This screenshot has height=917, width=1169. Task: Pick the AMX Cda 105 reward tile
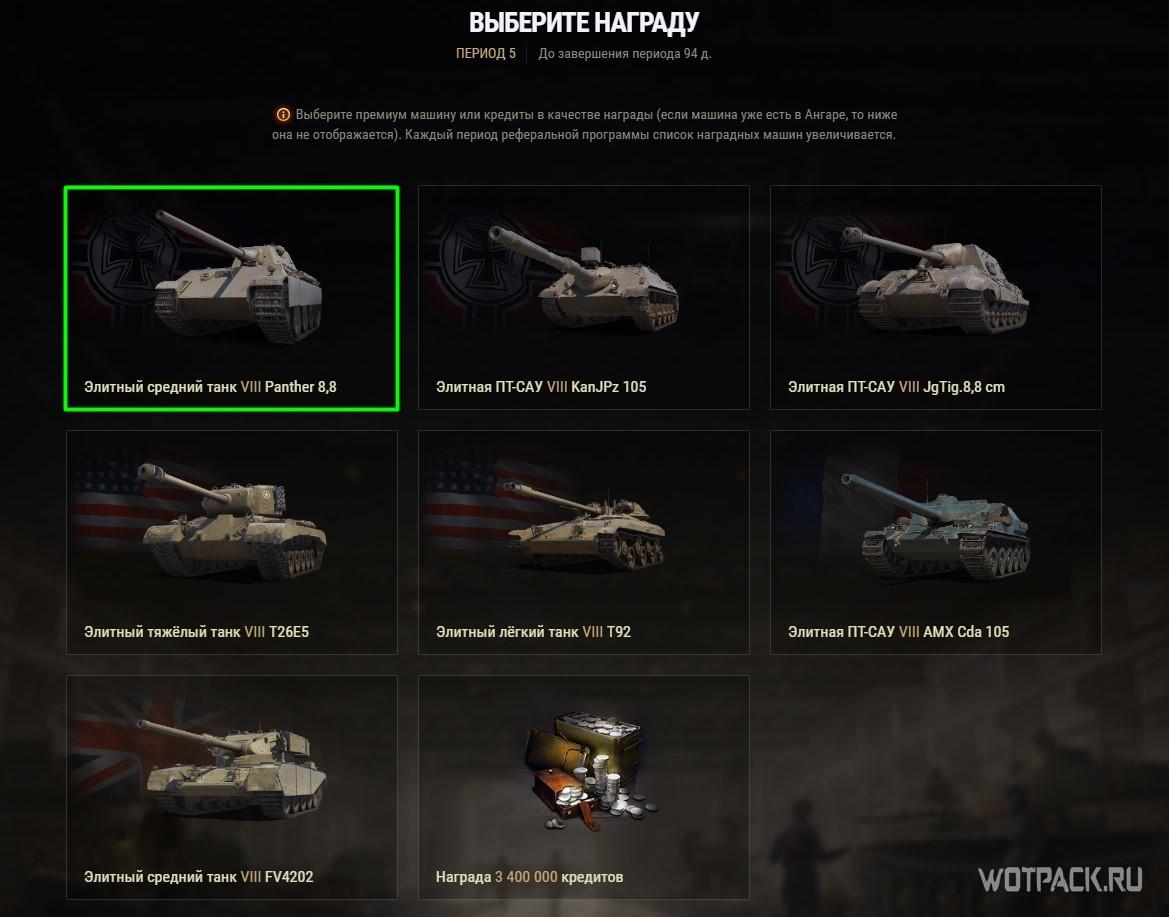[x=935, y=542]
